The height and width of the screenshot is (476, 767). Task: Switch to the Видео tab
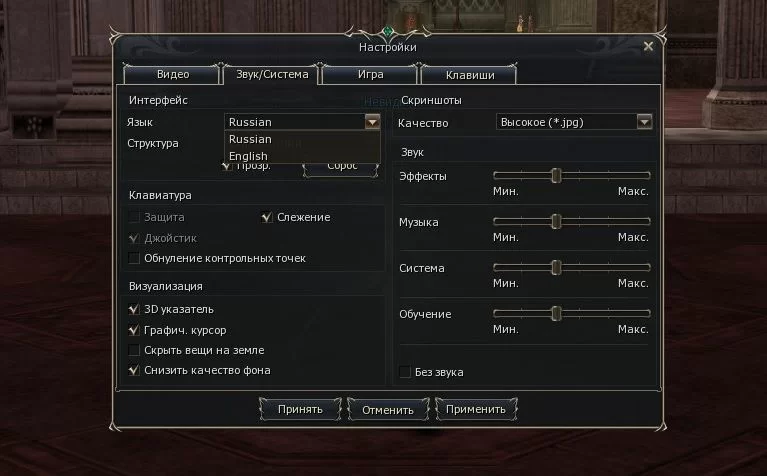coord(172,74)
